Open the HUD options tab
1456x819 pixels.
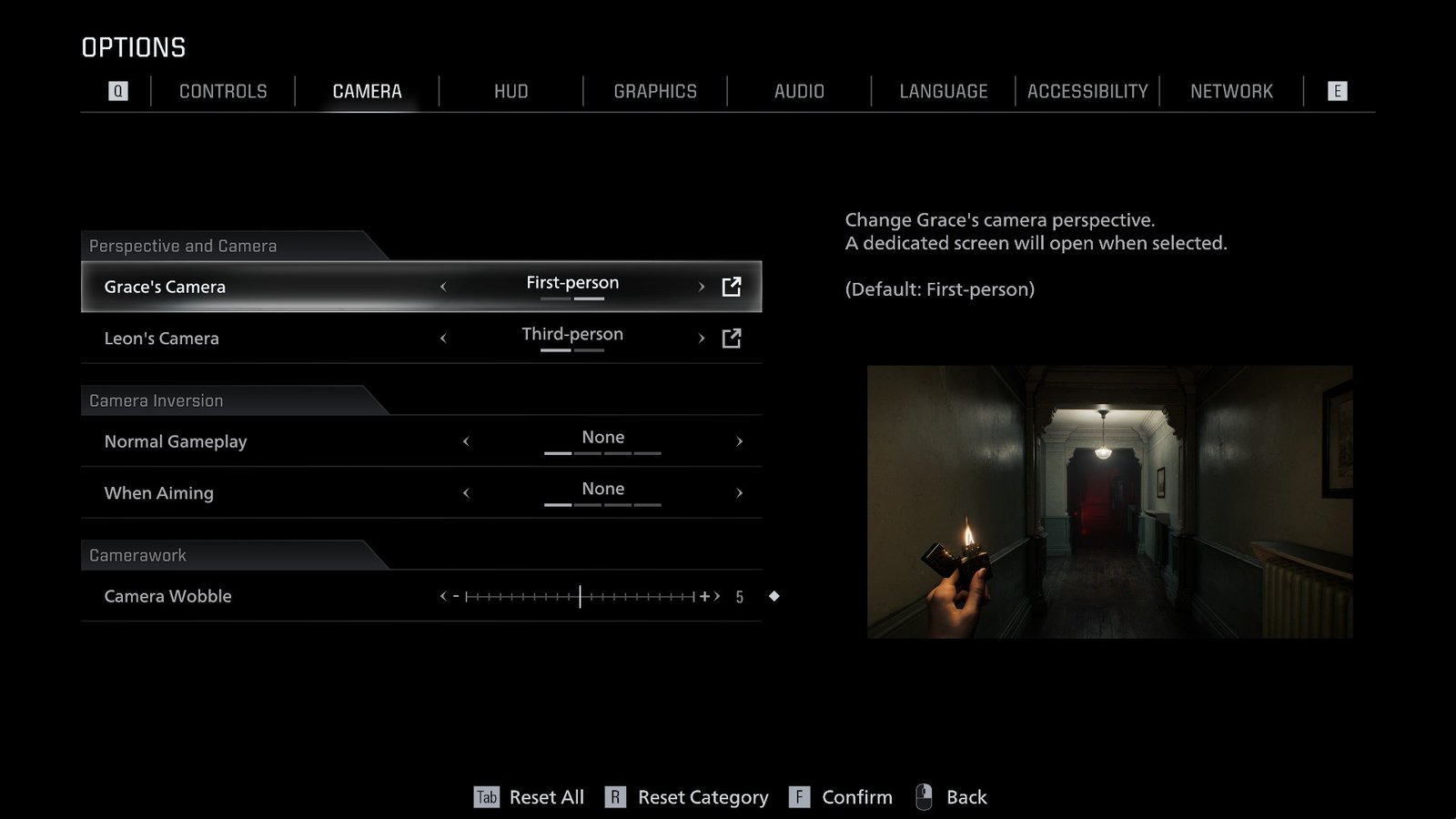click(x=511, y=90)
